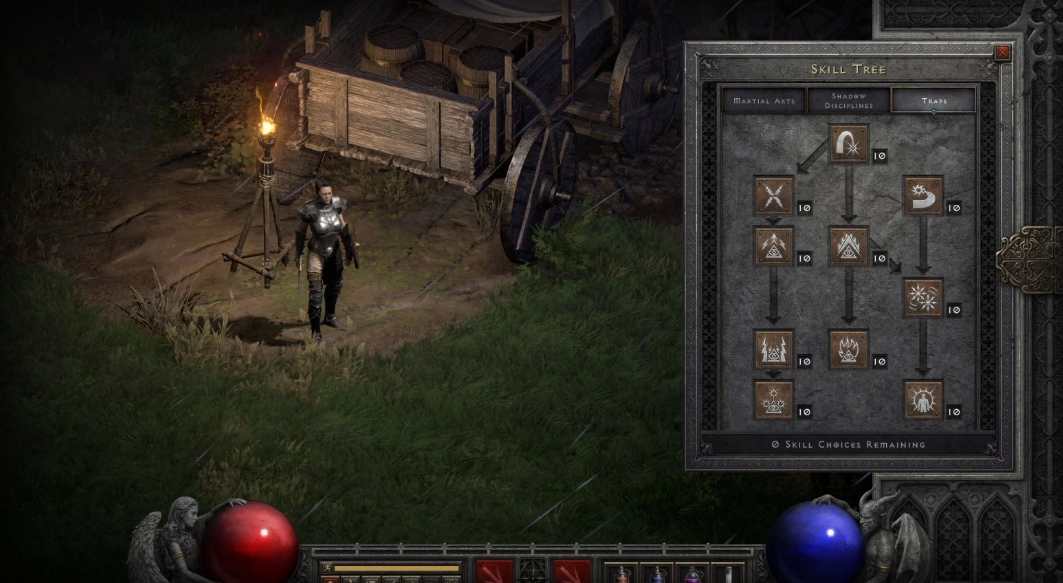Select the Death Sentry skill icon
1063x583 pixels.
[774, 399]
